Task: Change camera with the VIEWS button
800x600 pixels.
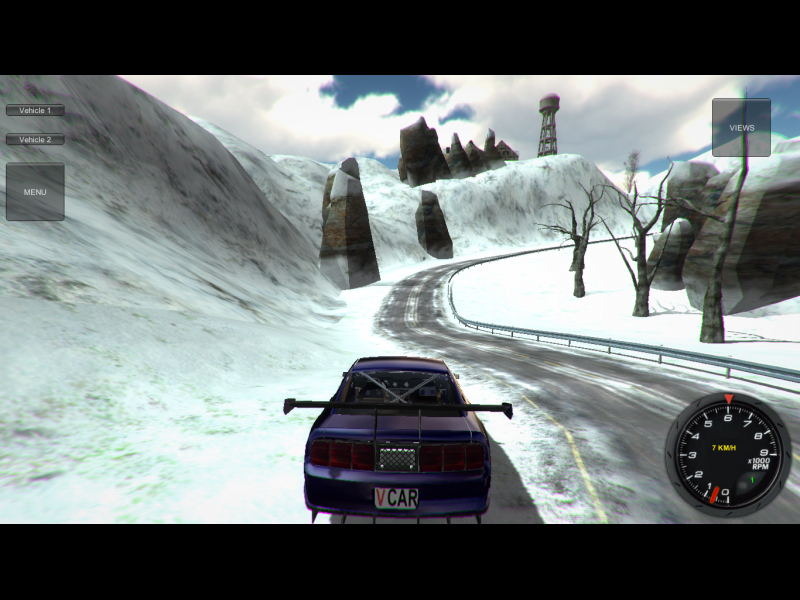Action: pos(741,128)
